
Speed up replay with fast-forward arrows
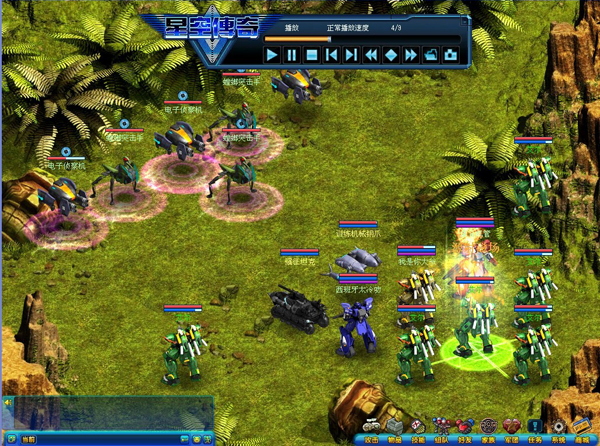(x=410, y=54)
